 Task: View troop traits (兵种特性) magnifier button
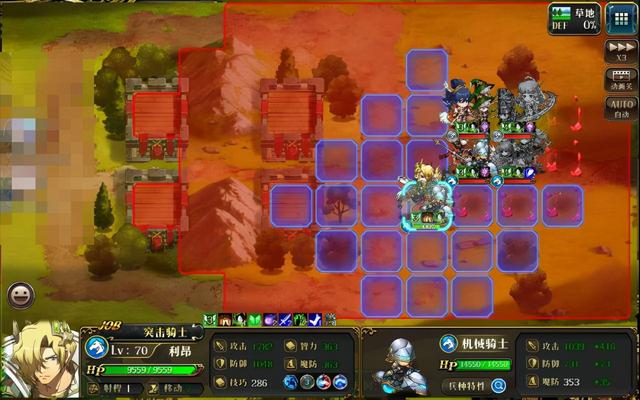tap(498, 384)
